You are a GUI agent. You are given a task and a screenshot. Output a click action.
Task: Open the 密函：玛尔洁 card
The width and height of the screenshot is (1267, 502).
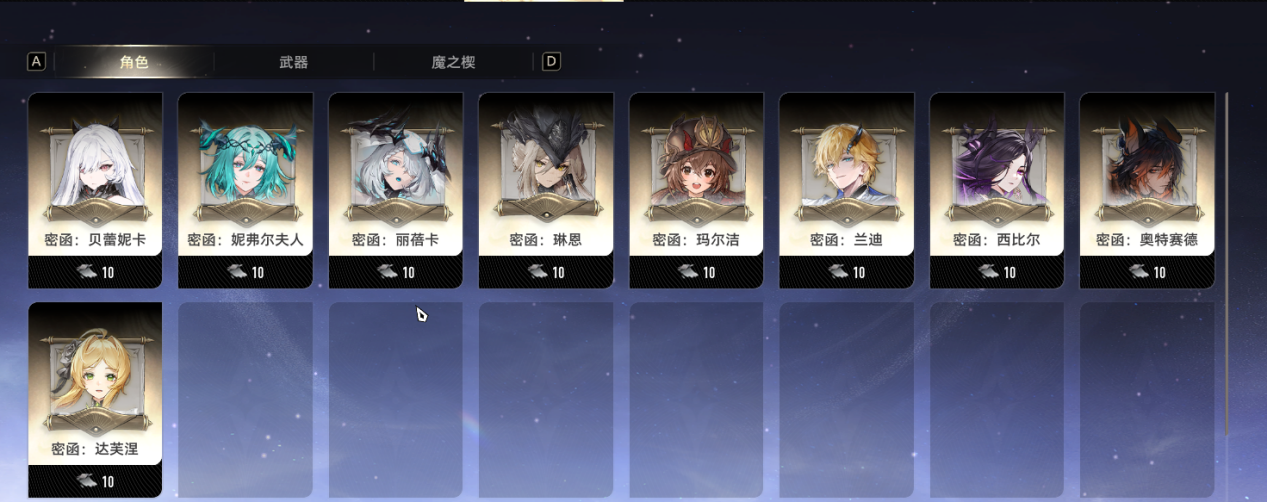696,190
